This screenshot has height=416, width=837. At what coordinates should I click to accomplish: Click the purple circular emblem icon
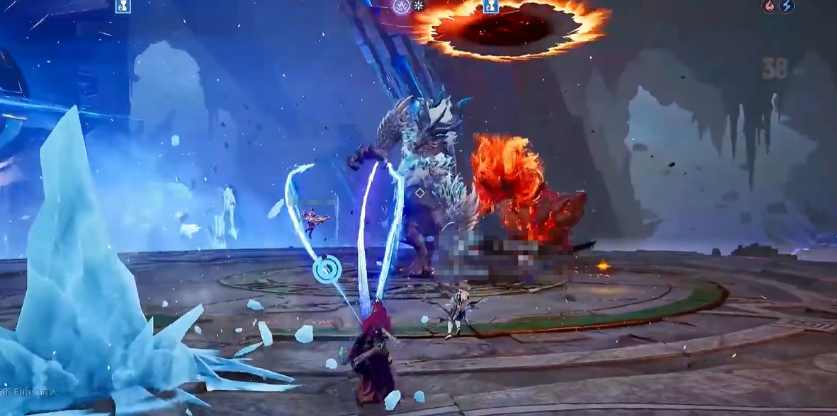click(x=401, y=6)
